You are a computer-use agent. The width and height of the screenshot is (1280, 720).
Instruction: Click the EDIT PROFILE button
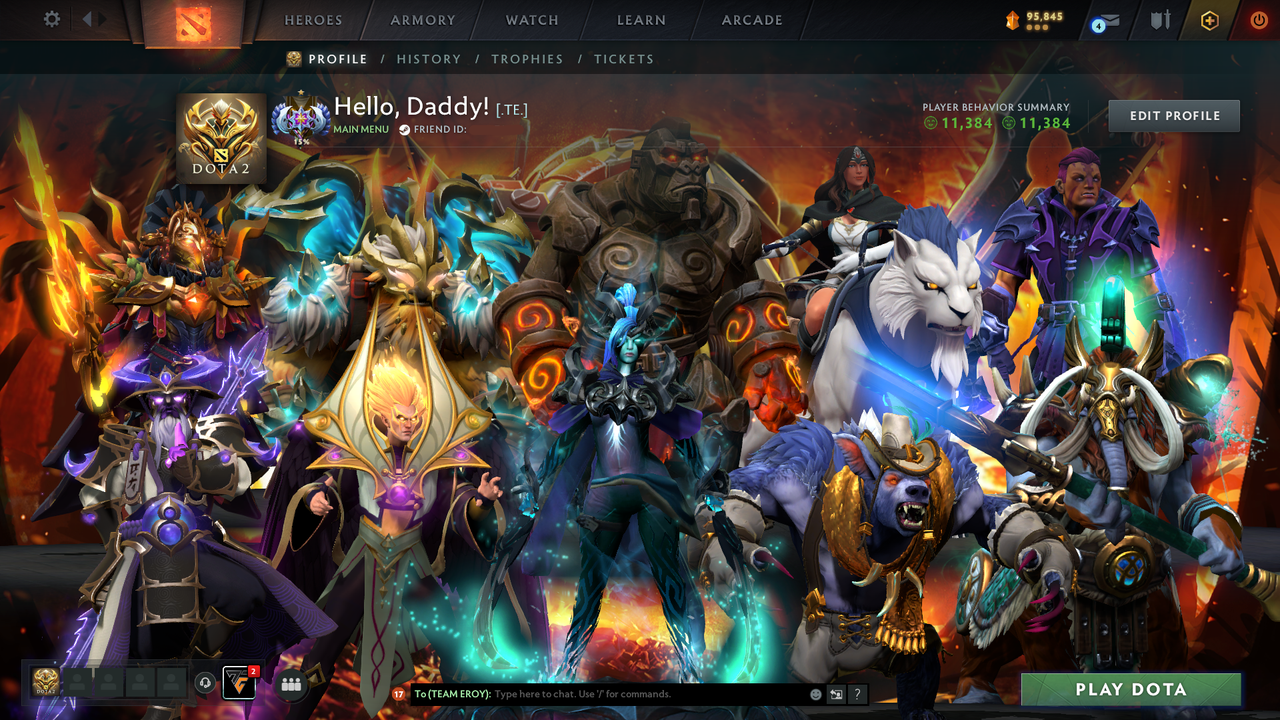[x=1173, y=115]
